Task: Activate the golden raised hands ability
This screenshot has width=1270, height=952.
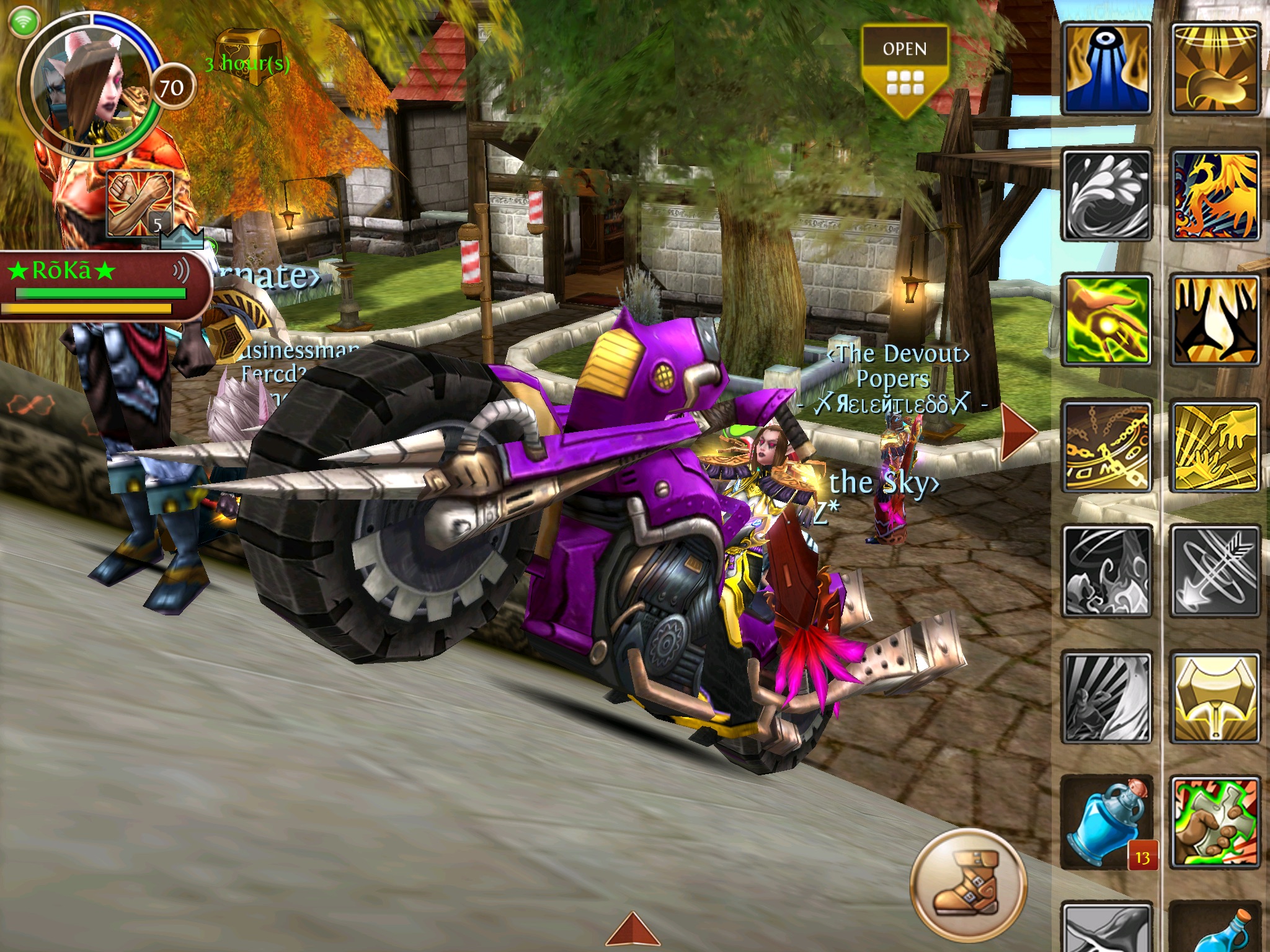Action: (1215, 320)
